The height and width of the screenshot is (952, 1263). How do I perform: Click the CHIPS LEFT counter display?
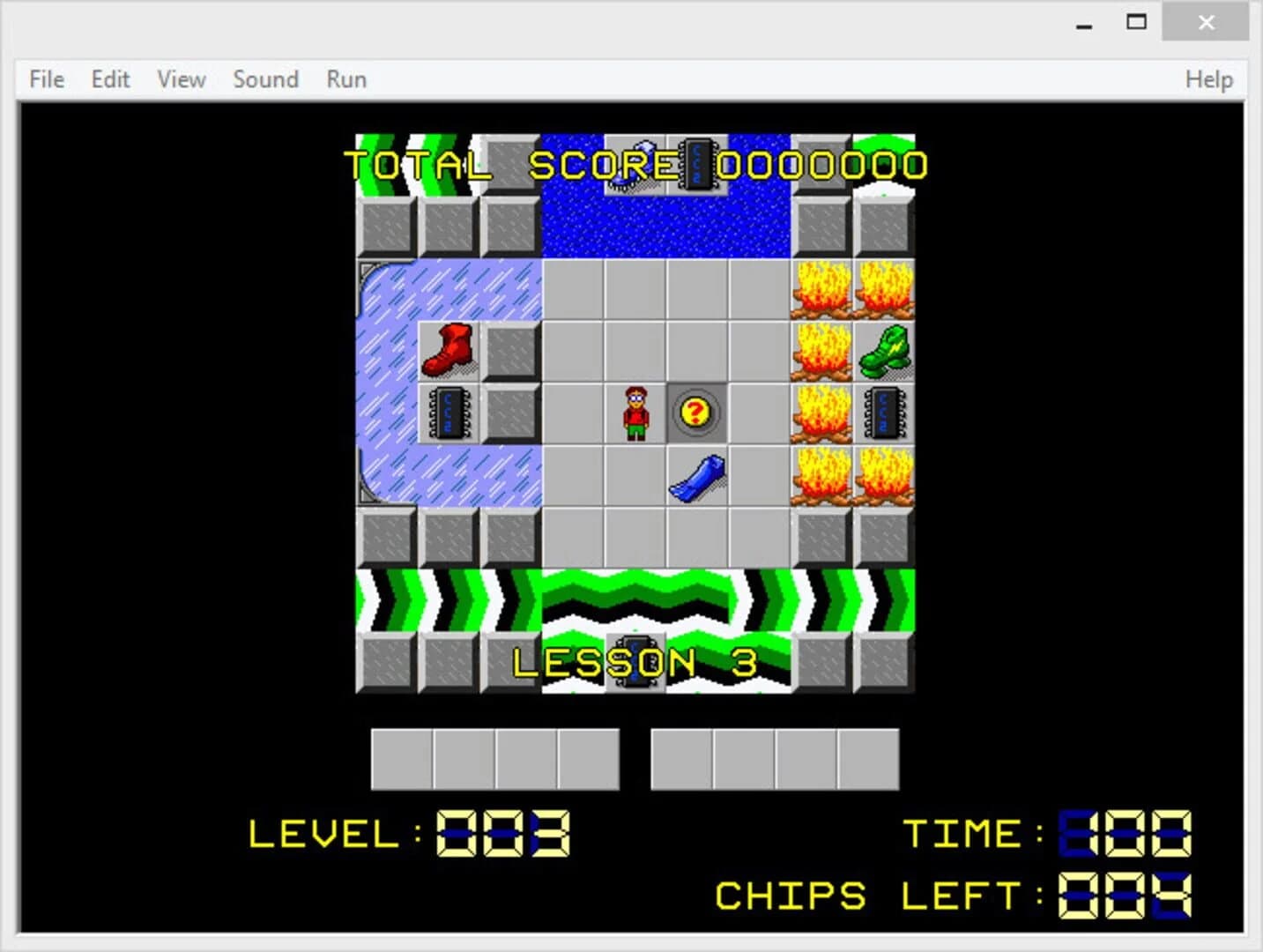pyautogui.click(x=1121, y=895)
